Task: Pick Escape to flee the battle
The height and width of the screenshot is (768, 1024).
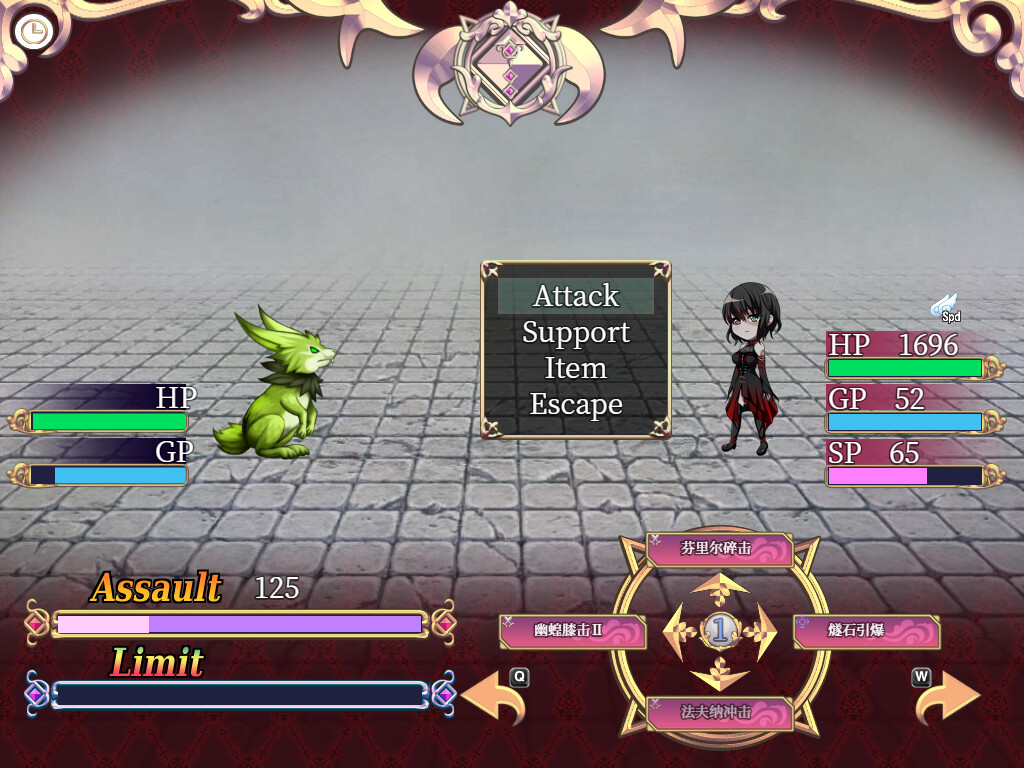Action: 576,404
